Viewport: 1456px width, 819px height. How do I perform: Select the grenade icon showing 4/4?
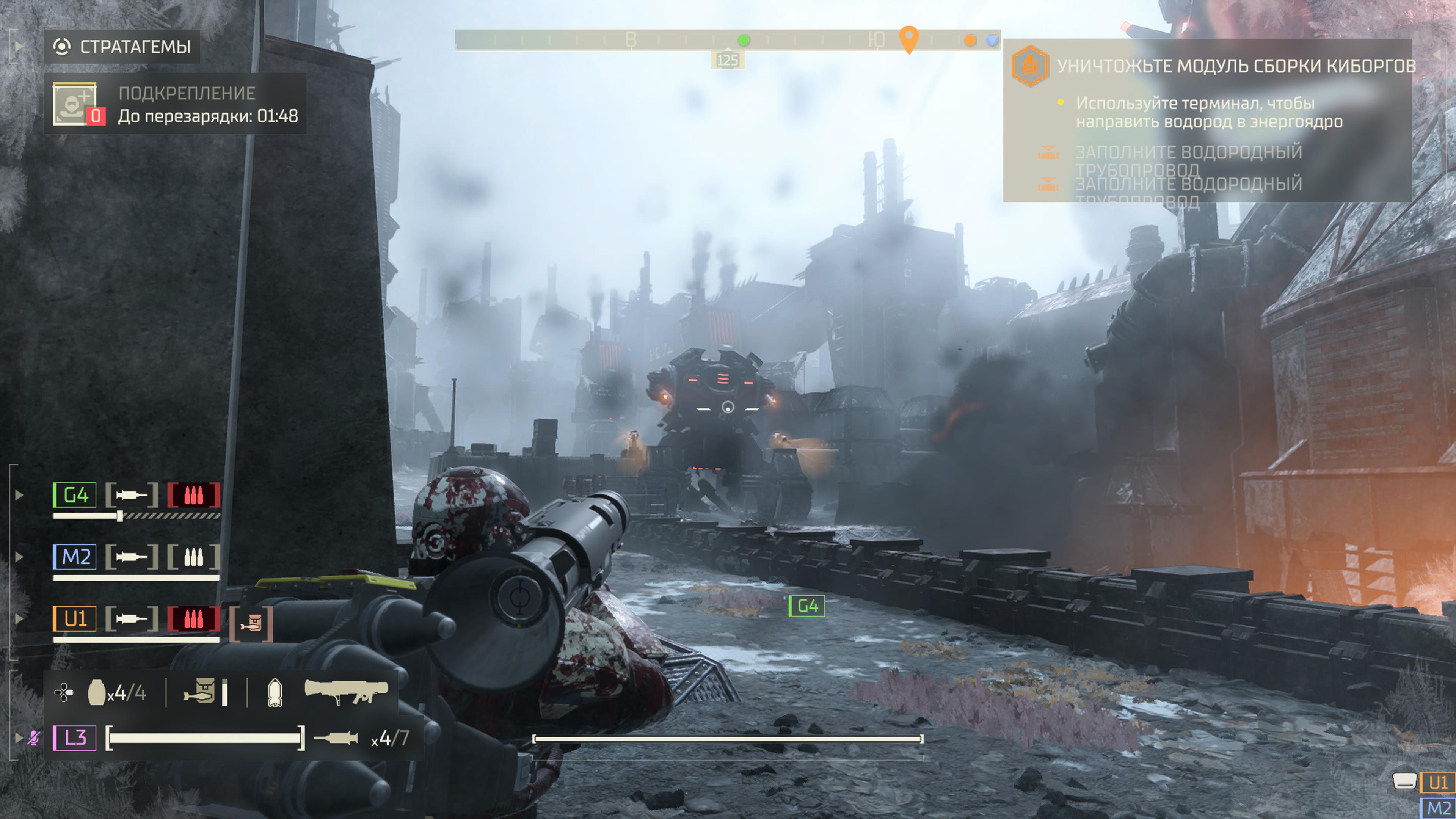97,692
